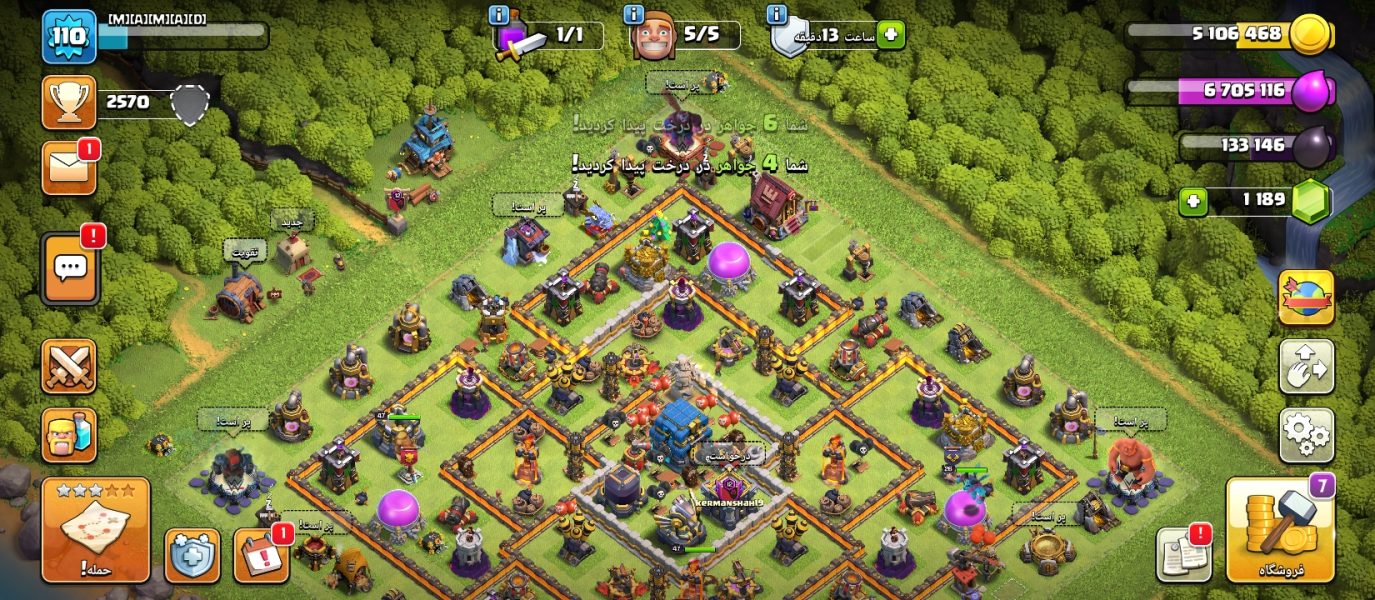The width and height of the screenshot is (1375, 600).
Task: Open the army overview barbarian icon
Action: 69,435
